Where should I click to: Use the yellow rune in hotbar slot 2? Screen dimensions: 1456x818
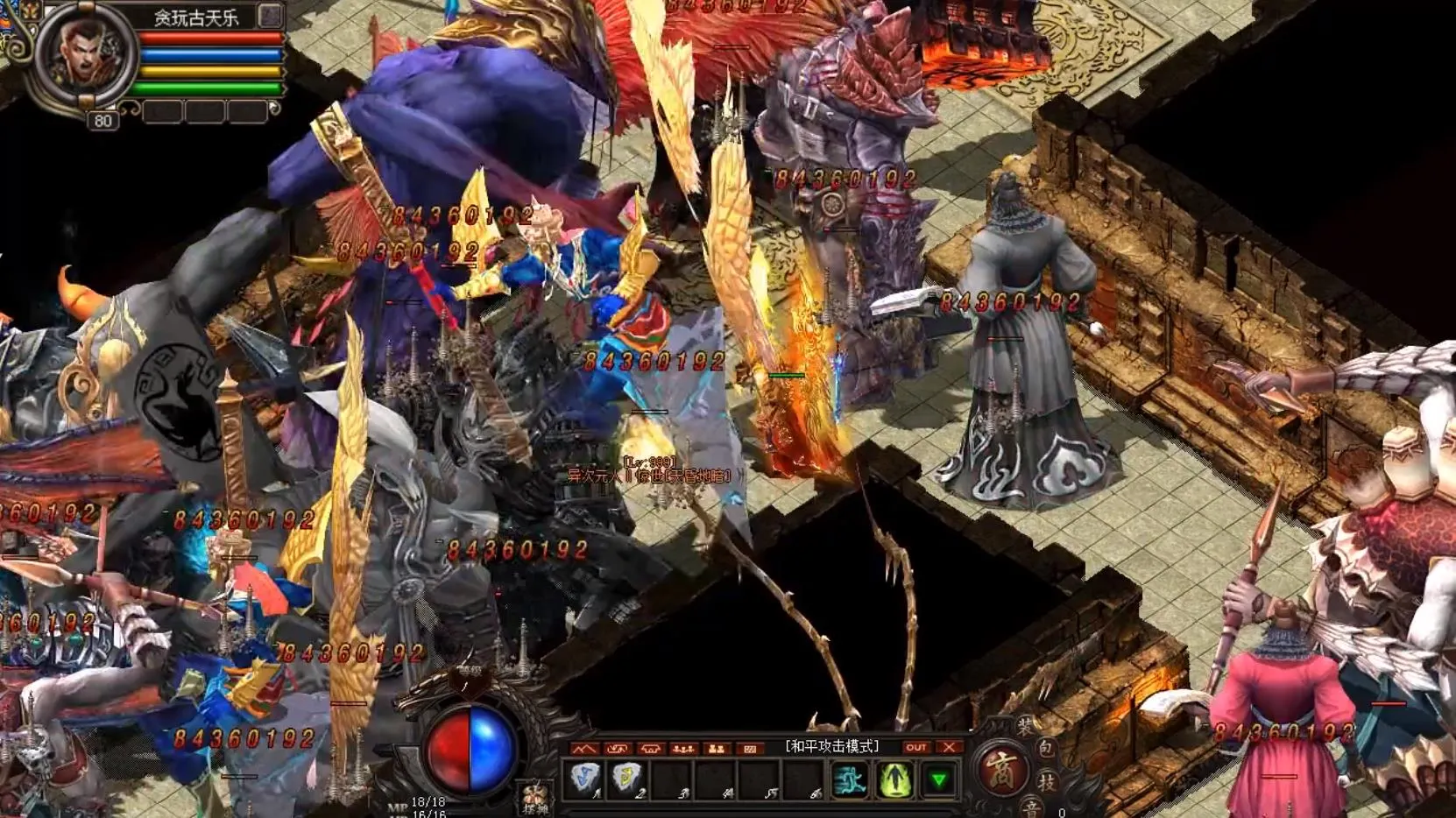coord(628,779)
